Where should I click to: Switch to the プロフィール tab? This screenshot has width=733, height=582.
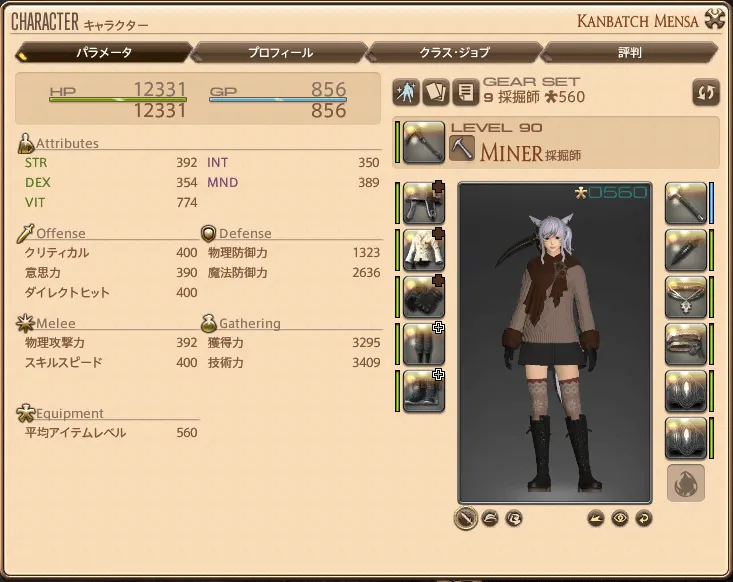click(x=280, y=52)
